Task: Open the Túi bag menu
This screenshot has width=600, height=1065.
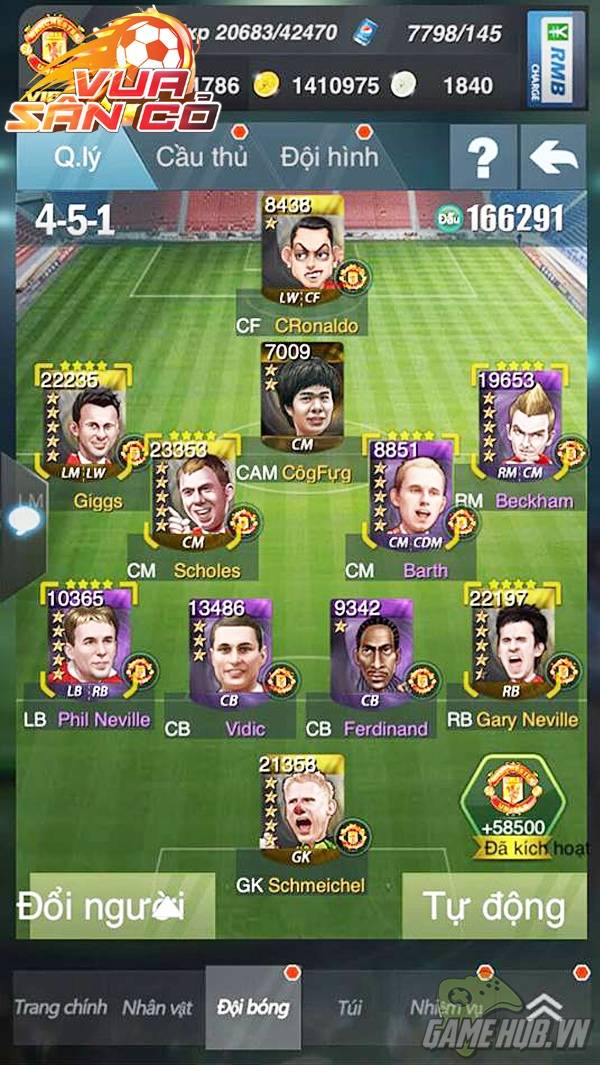Action: pos(349,1007)
